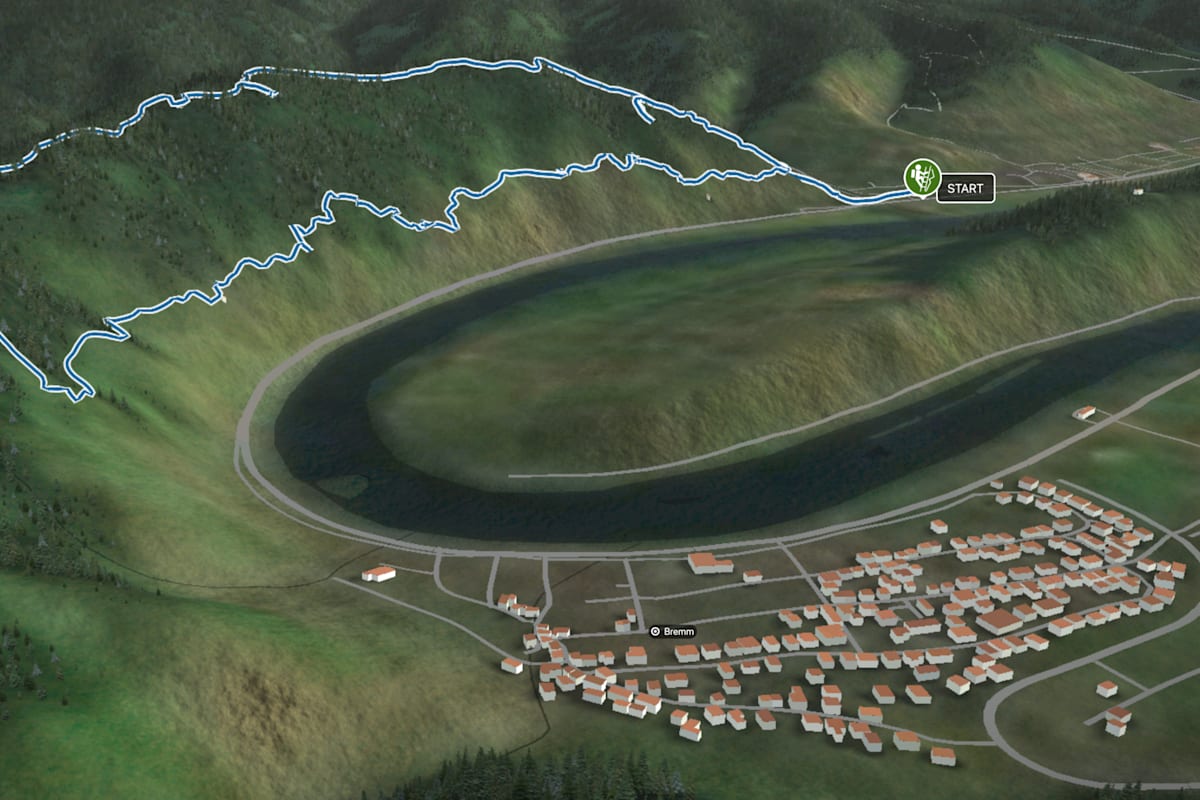Click the Bremm village place label
Image resolution: width=1200 pixels, height=800 pixels.
[672, 631]
